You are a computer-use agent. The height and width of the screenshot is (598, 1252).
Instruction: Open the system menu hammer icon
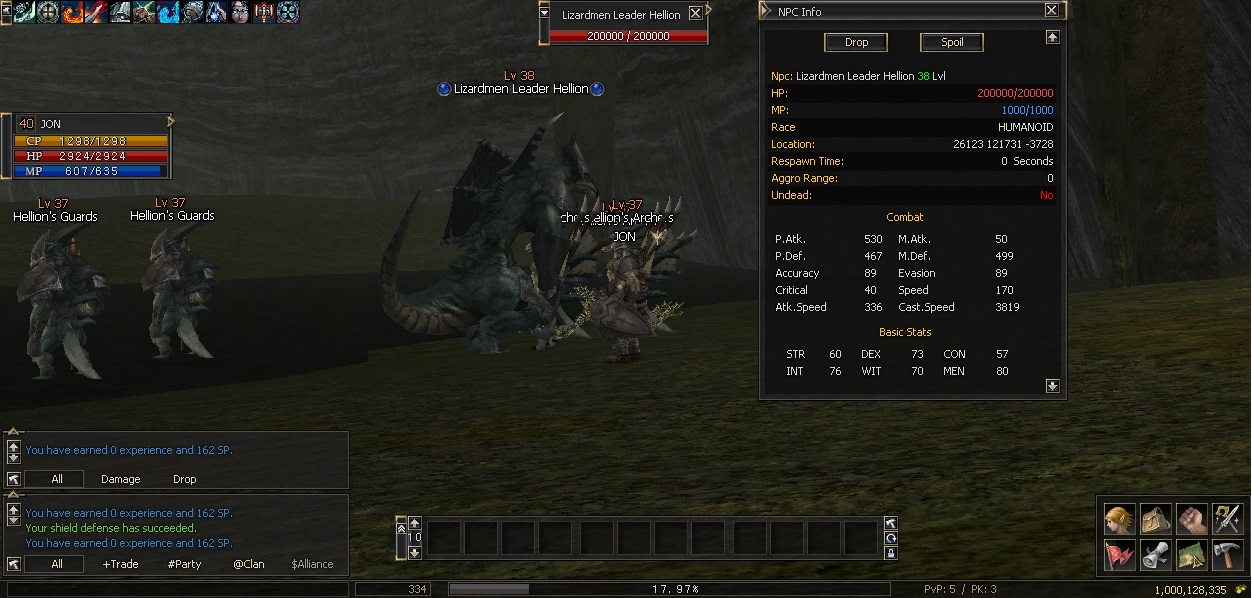[1227, 553]
